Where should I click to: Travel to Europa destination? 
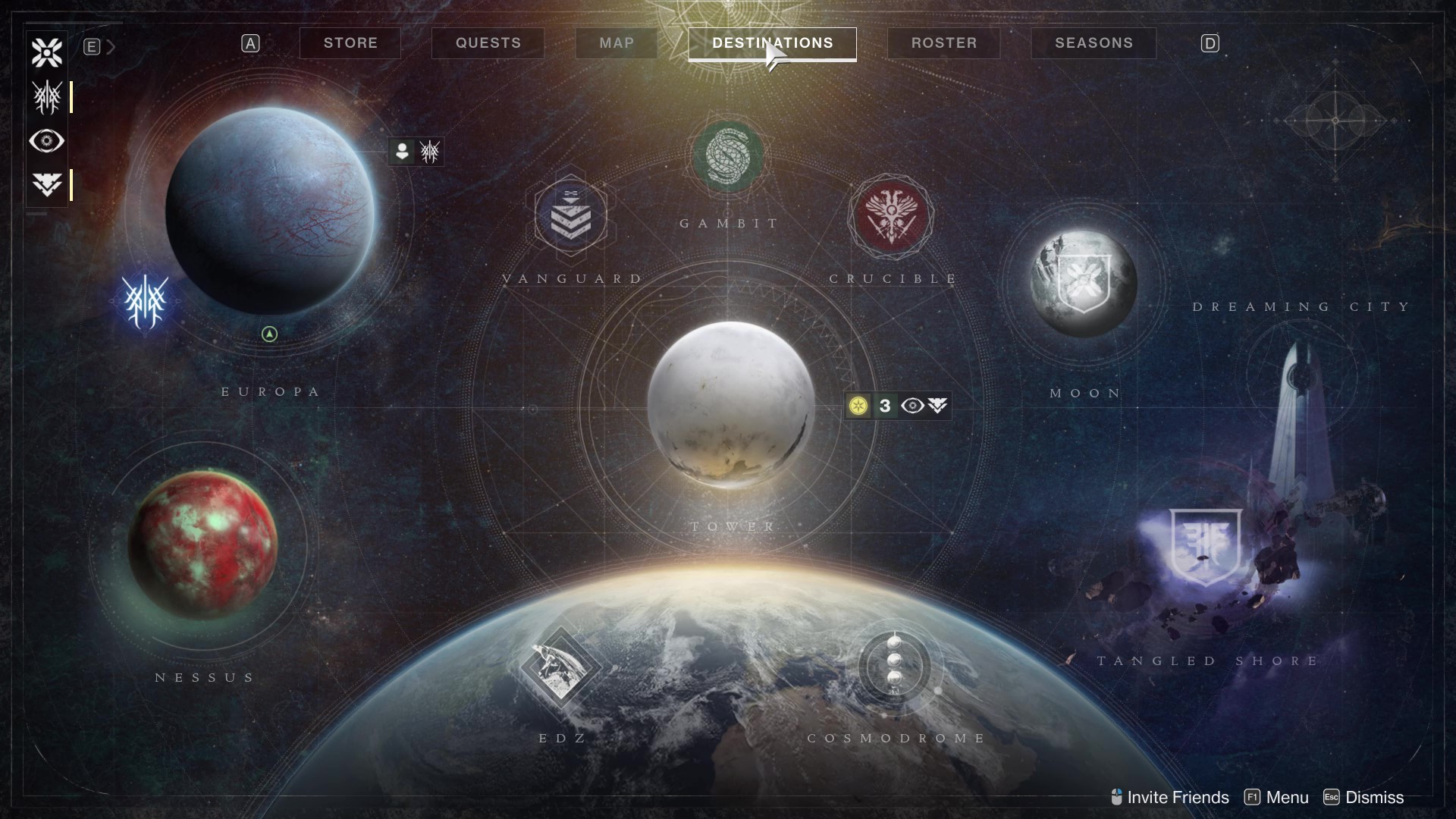(x=270, y=212)
